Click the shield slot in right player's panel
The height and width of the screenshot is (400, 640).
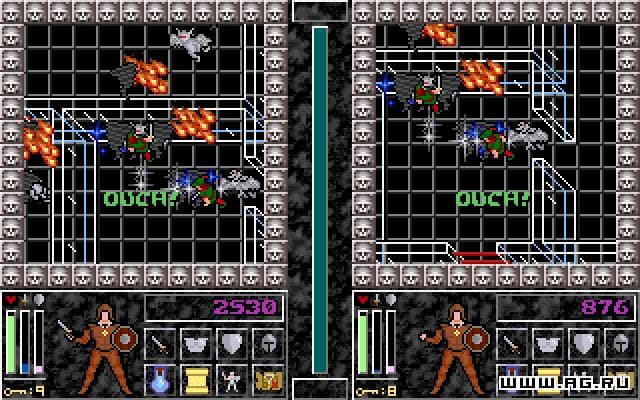(583, 345)
